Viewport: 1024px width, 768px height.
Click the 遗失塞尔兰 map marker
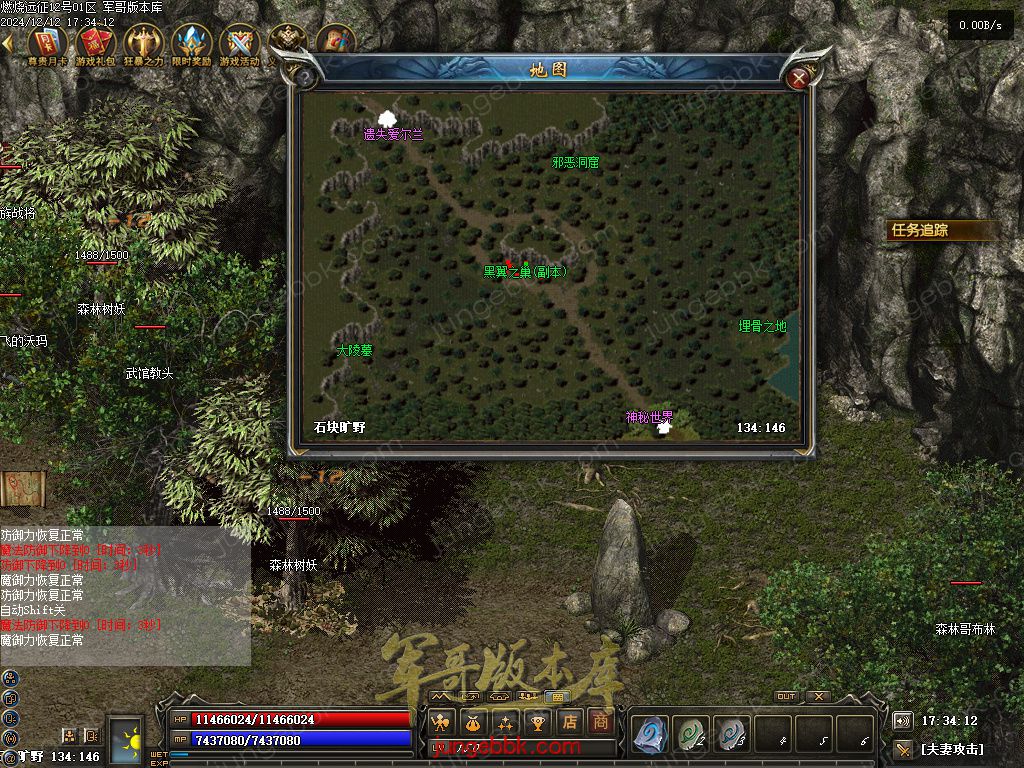tap(388, 118)
